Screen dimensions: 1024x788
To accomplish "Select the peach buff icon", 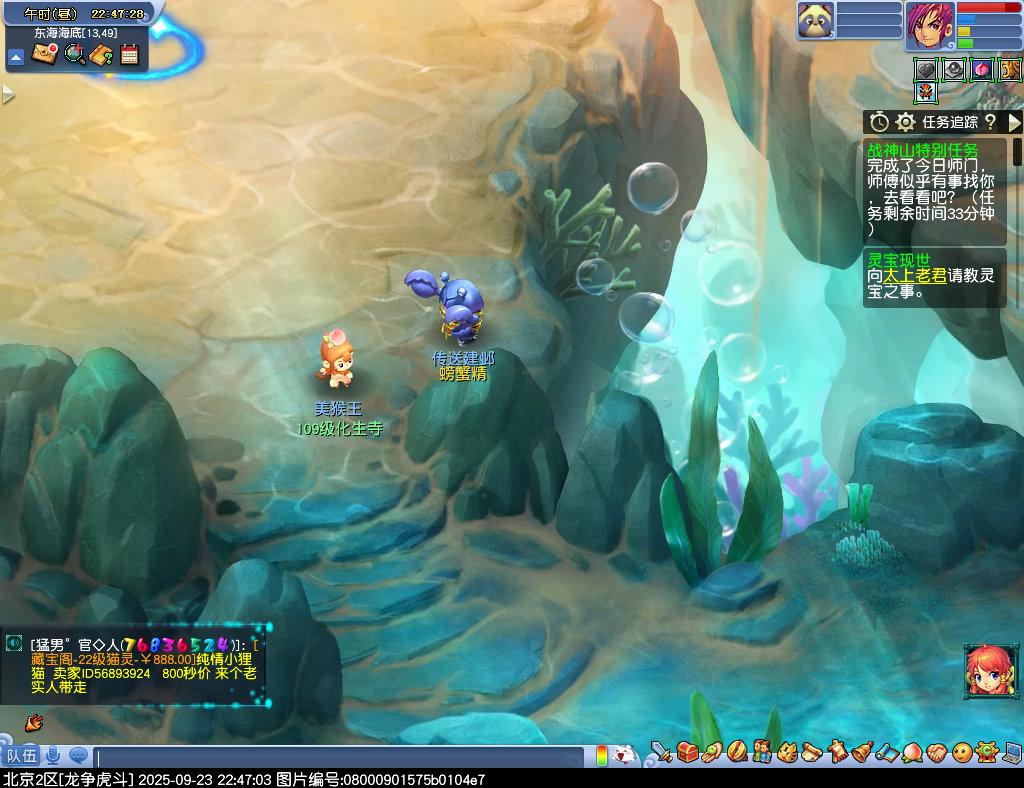I will click(982, 69).
